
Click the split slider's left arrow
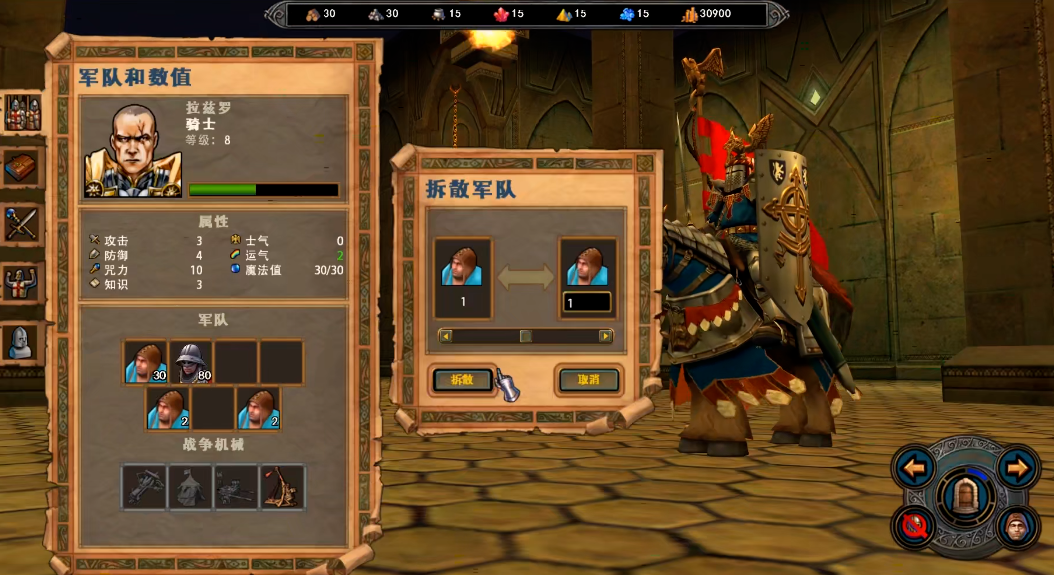point(446,336)
